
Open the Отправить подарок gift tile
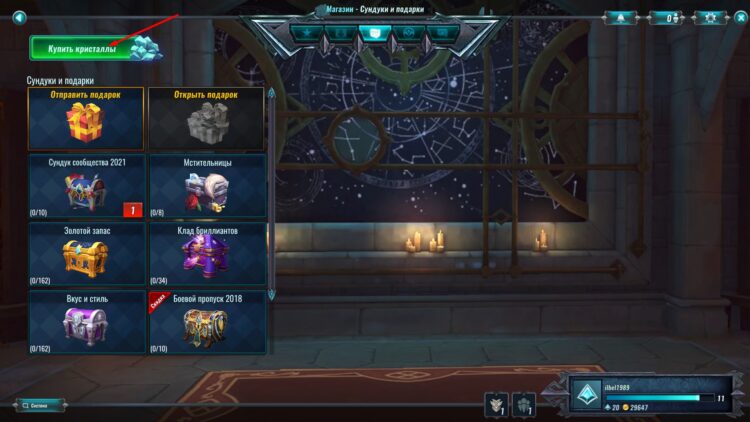[86, 117]
